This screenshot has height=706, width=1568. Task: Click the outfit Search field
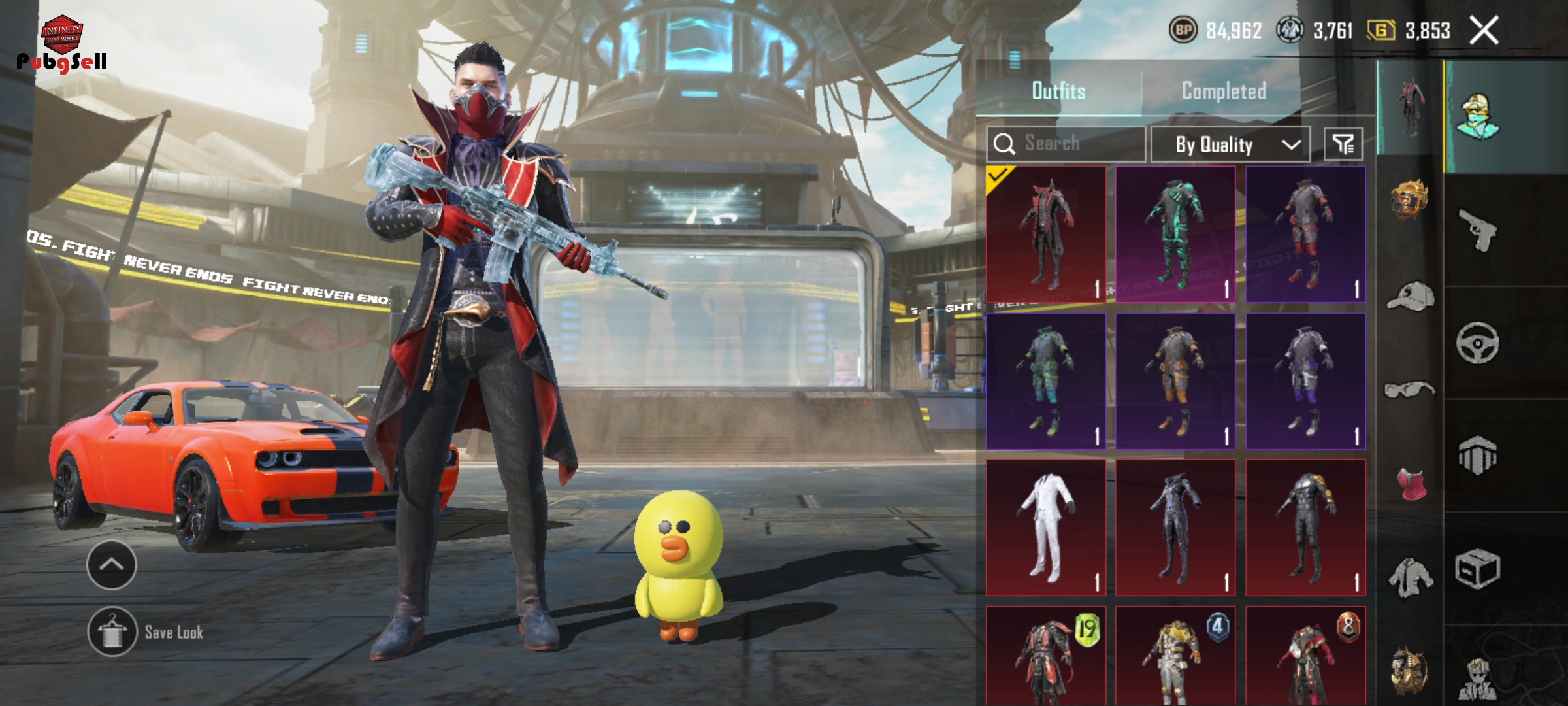[1066, 144]
